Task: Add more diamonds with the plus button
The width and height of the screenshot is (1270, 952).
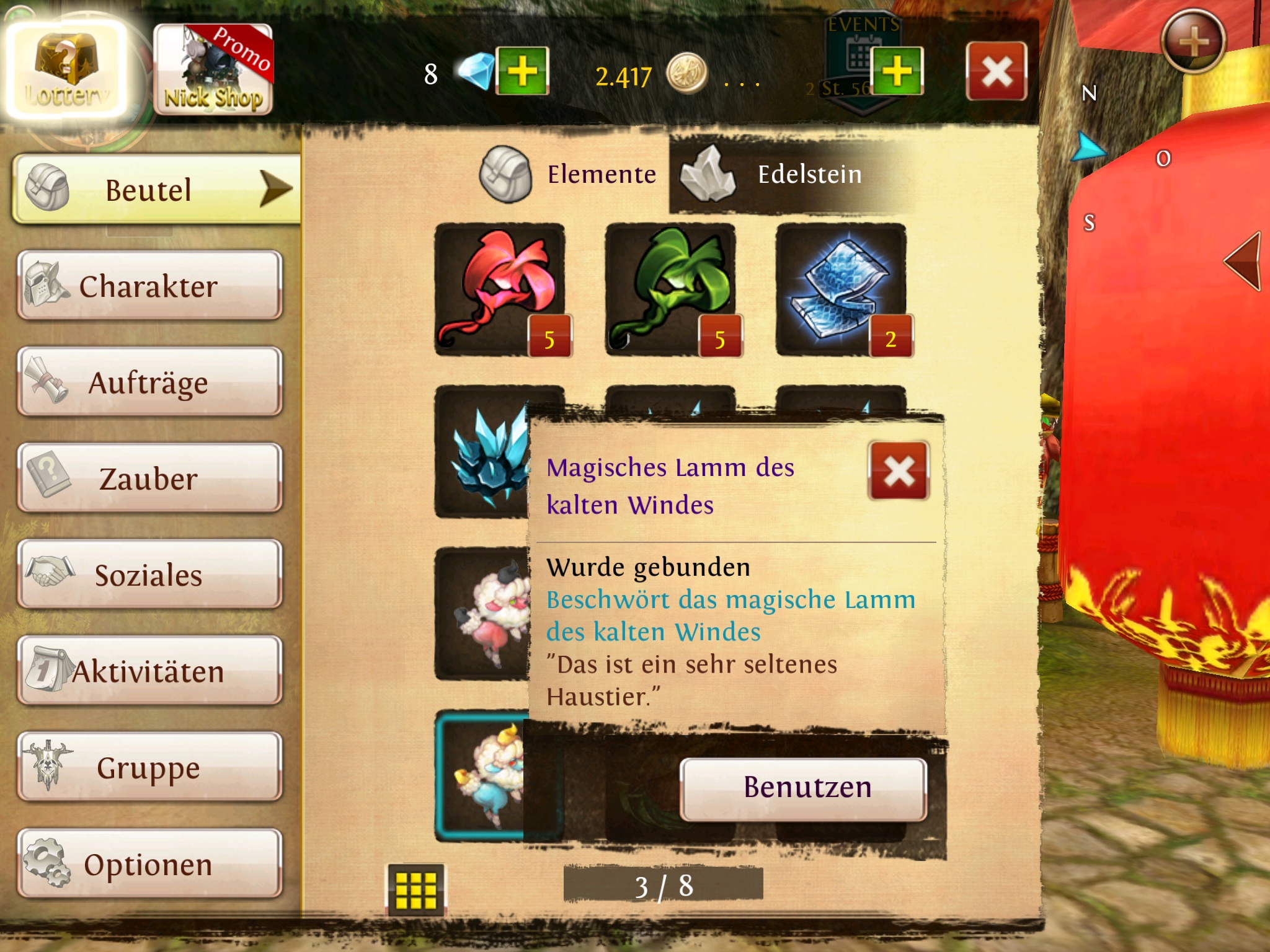Action: (522, 71)
